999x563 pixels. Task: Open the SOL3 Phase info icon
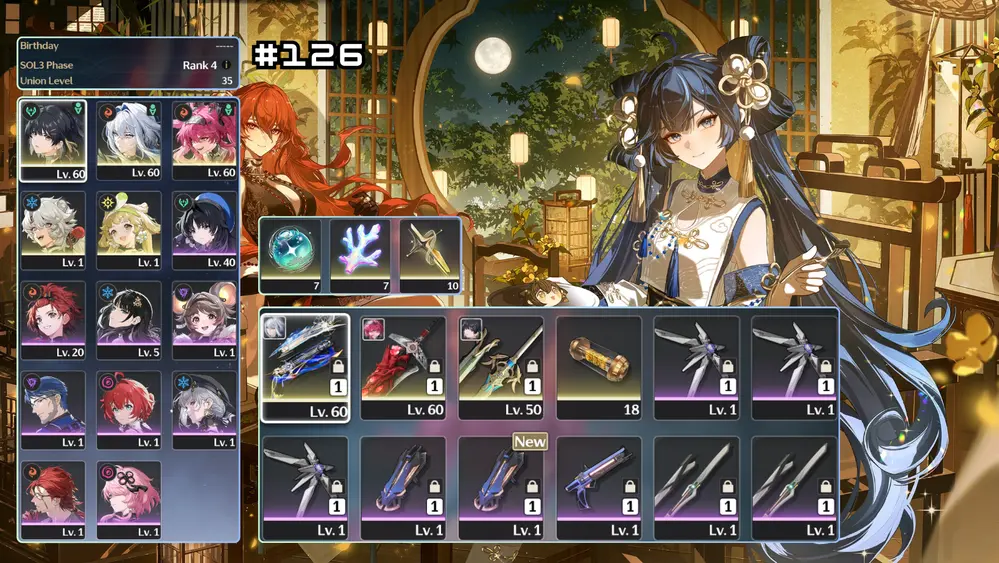click(226, 65)
